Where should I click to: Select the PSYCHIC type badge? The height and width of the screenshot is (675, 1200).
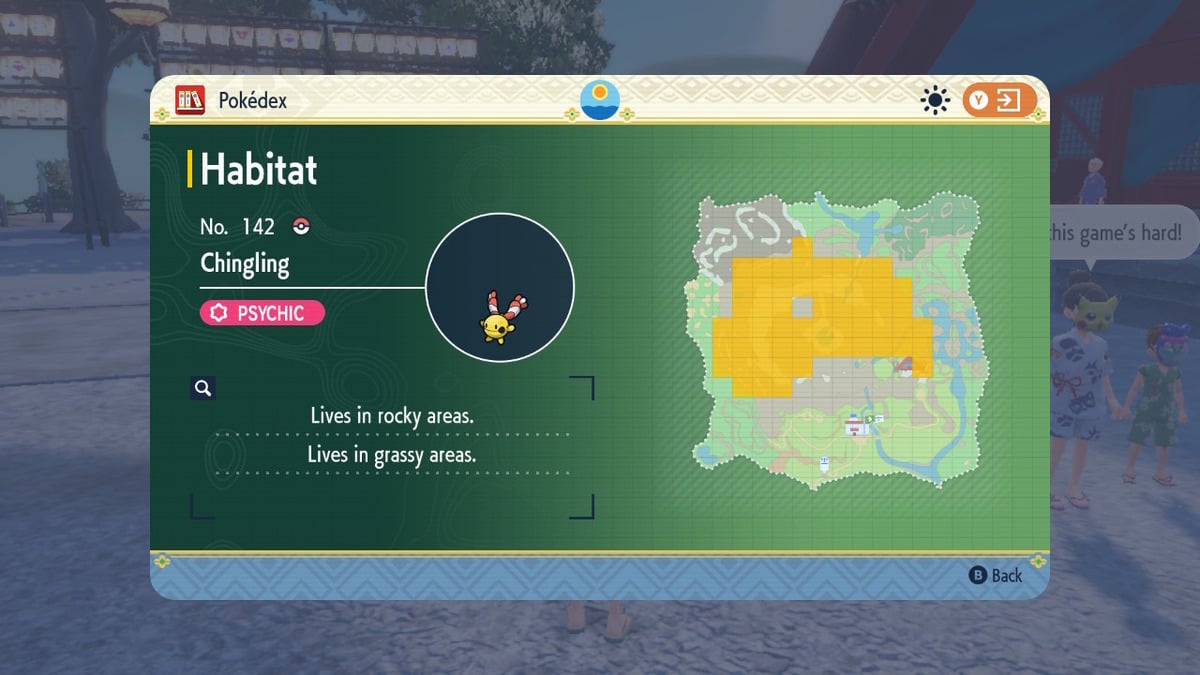[262, 313]
